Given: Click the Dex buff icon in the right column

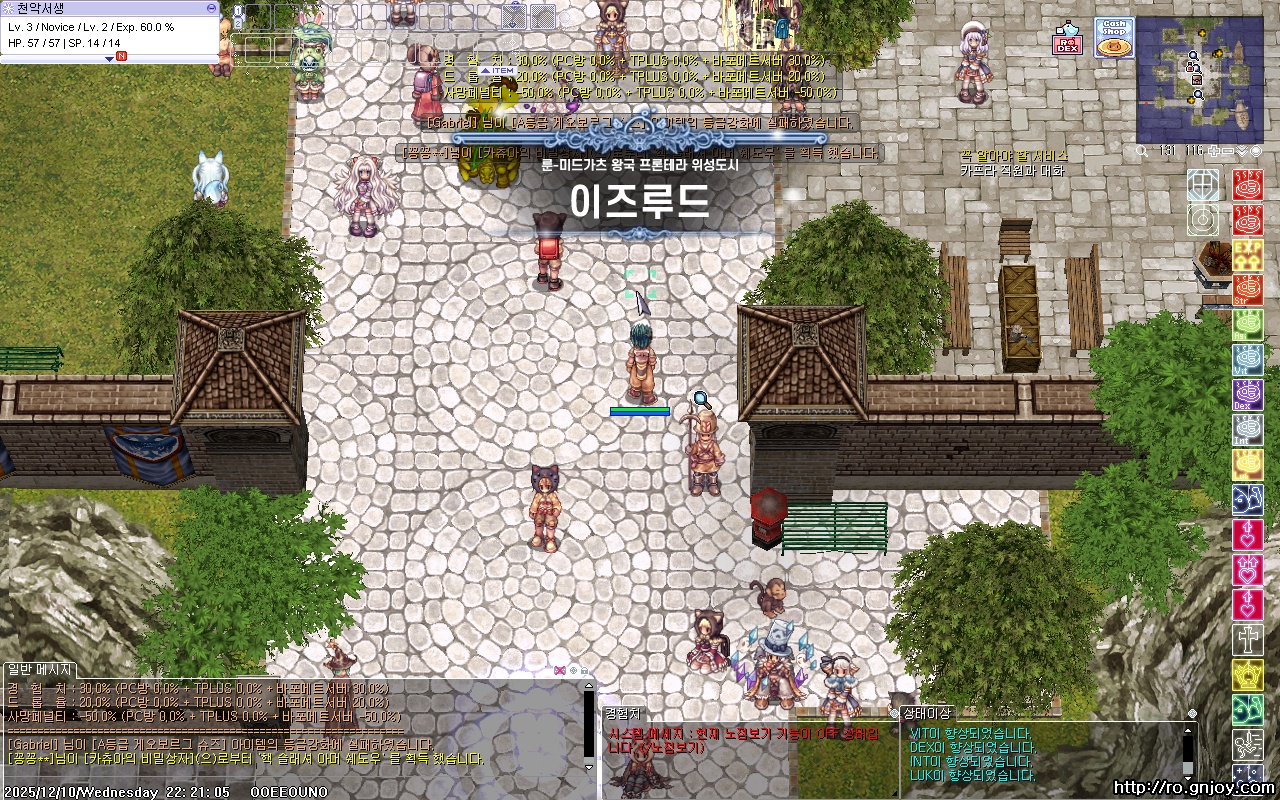Looking at the screenshot, I should click(1248, 394).
